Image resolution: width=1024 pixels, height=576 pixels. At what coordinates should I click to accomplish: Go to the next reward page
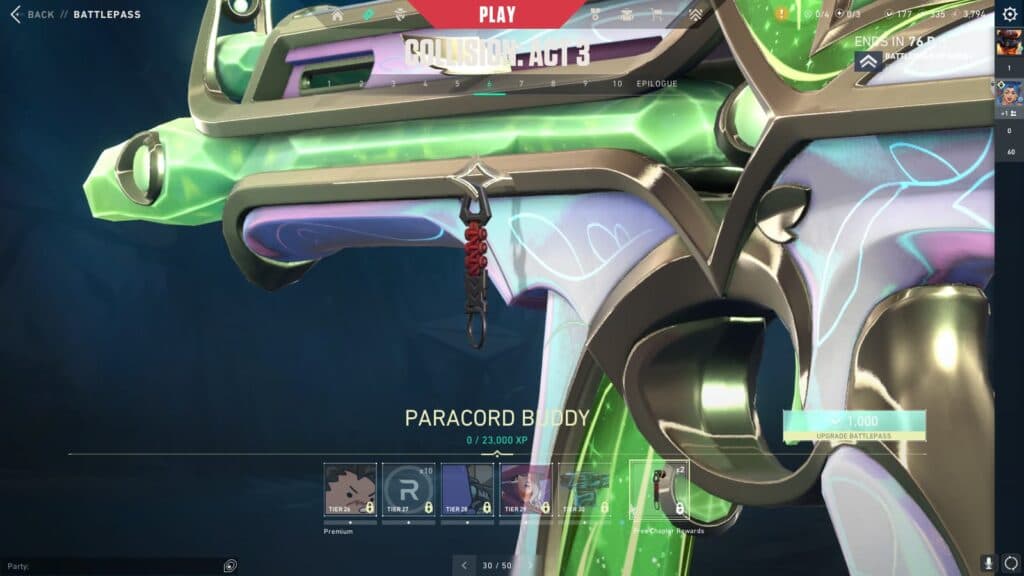[x=531, y=565]
